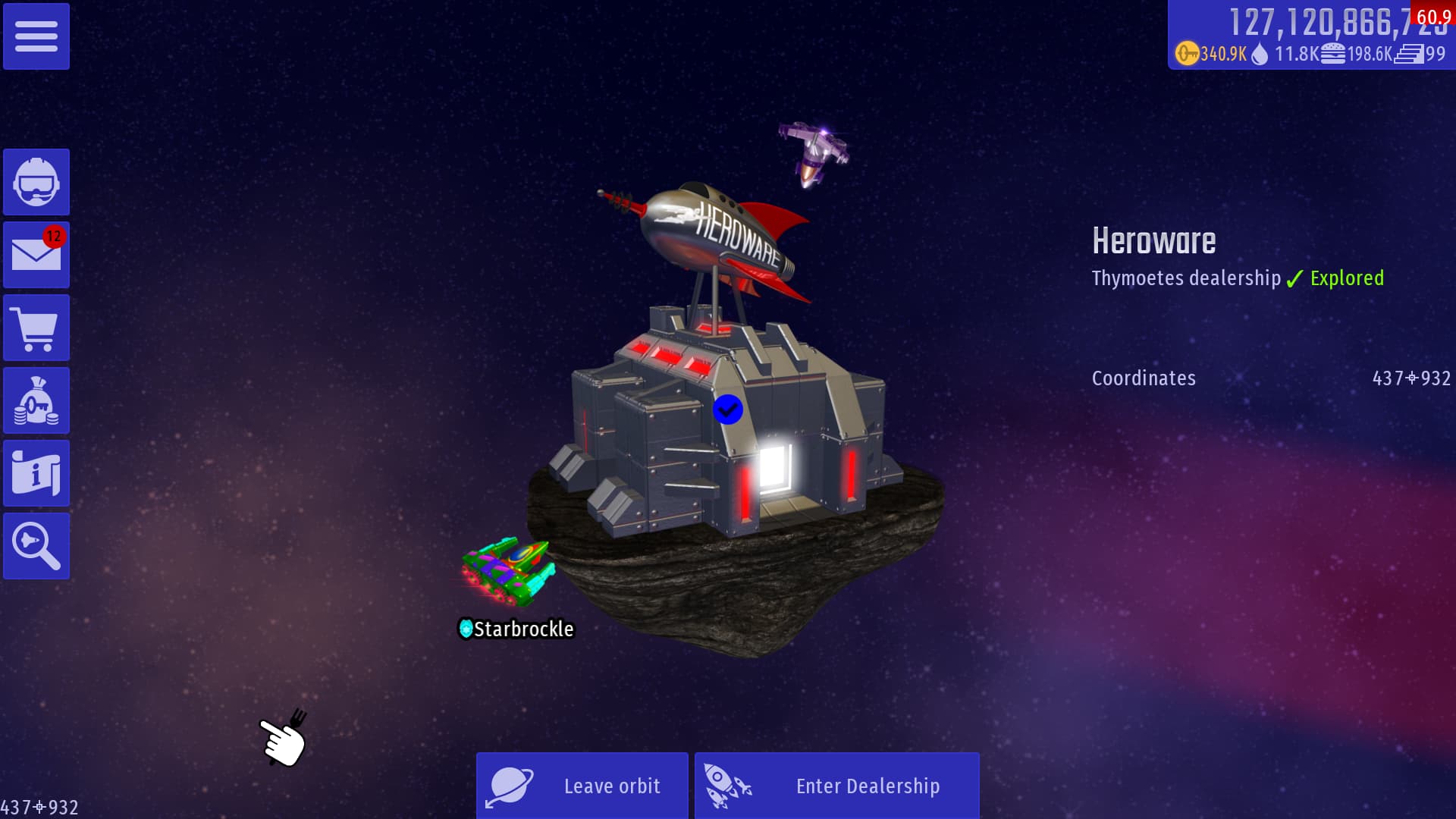Screen dimensions: 1456x819
Task: Open the shopping cart store
Action: 36,328
